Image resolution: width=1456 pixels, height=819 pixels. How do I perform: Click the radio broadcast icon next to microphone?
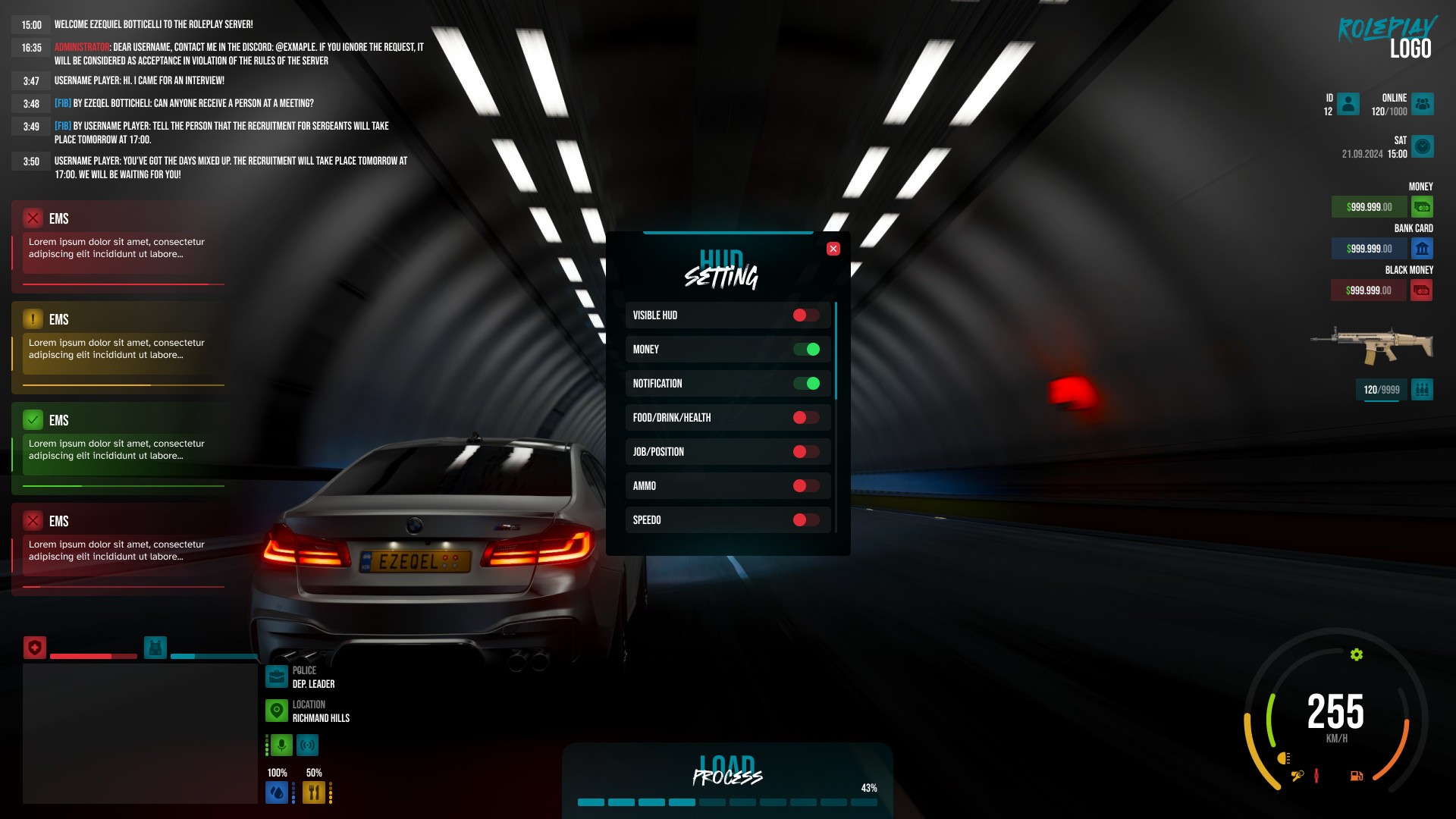308,745
